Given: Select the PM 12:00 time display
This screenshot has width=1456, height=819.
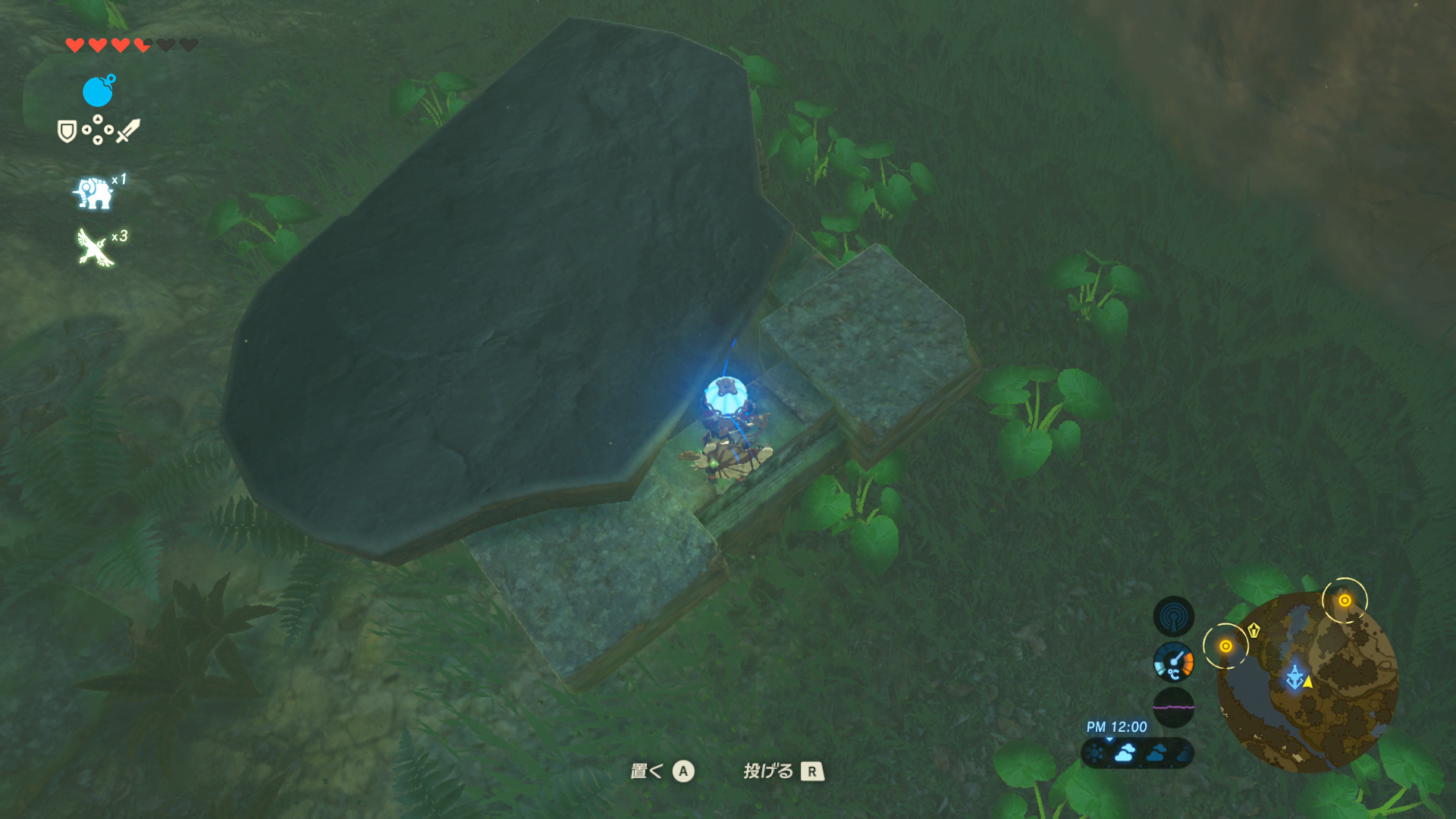Looking at the screenshot, I should click(x=1116, y=726).
